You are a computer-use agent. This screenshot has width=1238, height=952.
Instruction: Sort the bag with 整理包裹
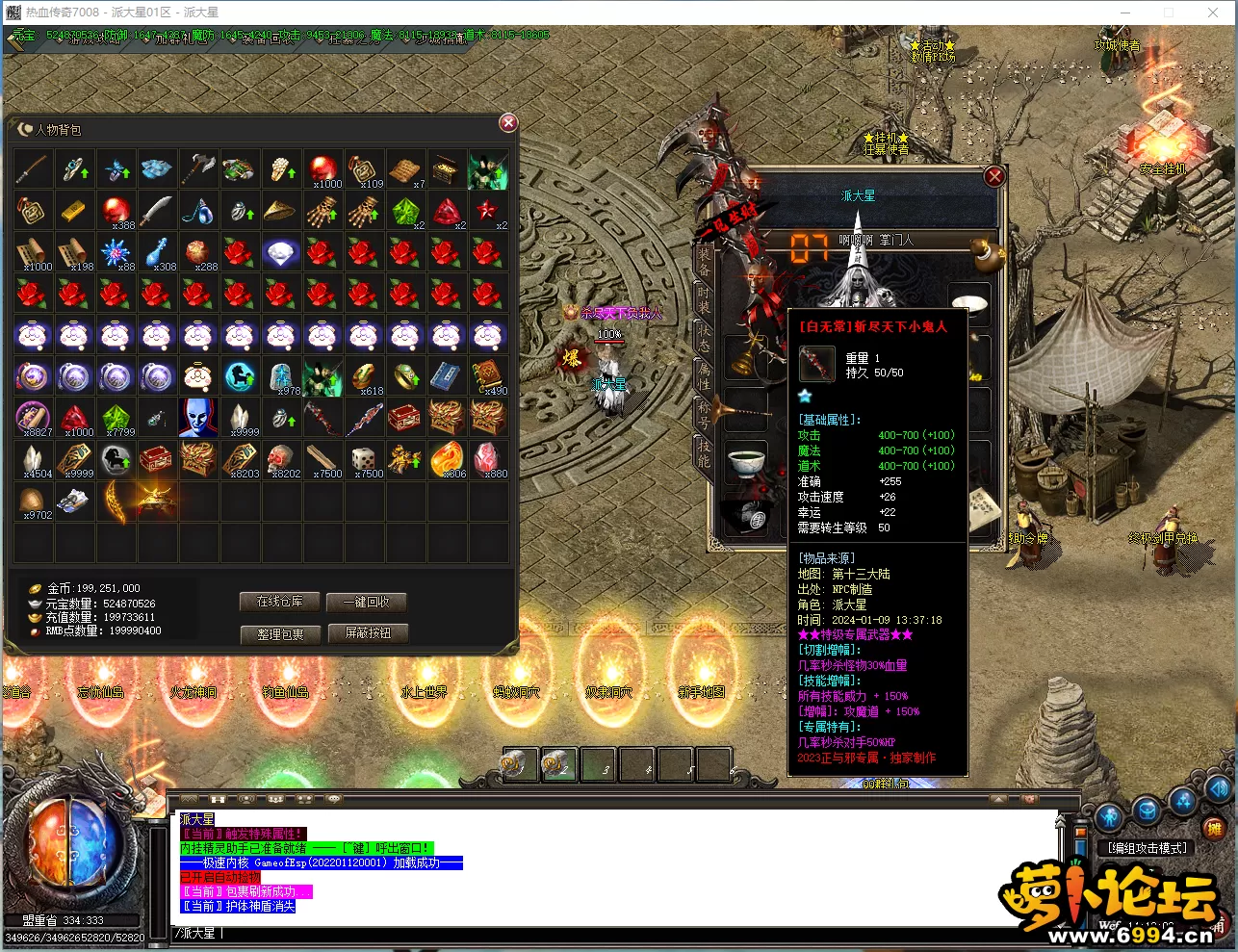pyautogui.click(x=279, y=634)
